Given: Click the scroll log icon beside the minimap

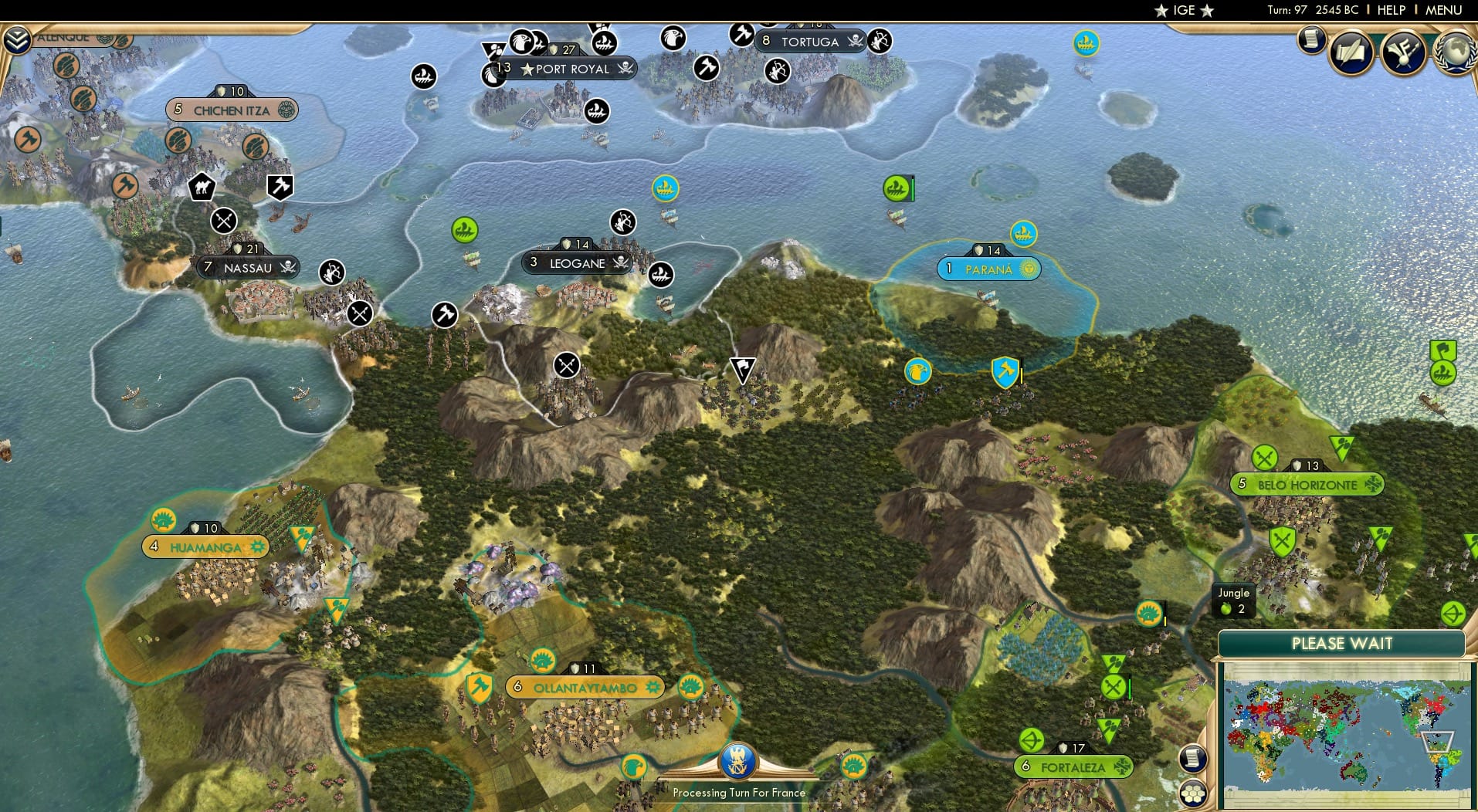Looking at the screenshot, I should tap(1192, 758).
